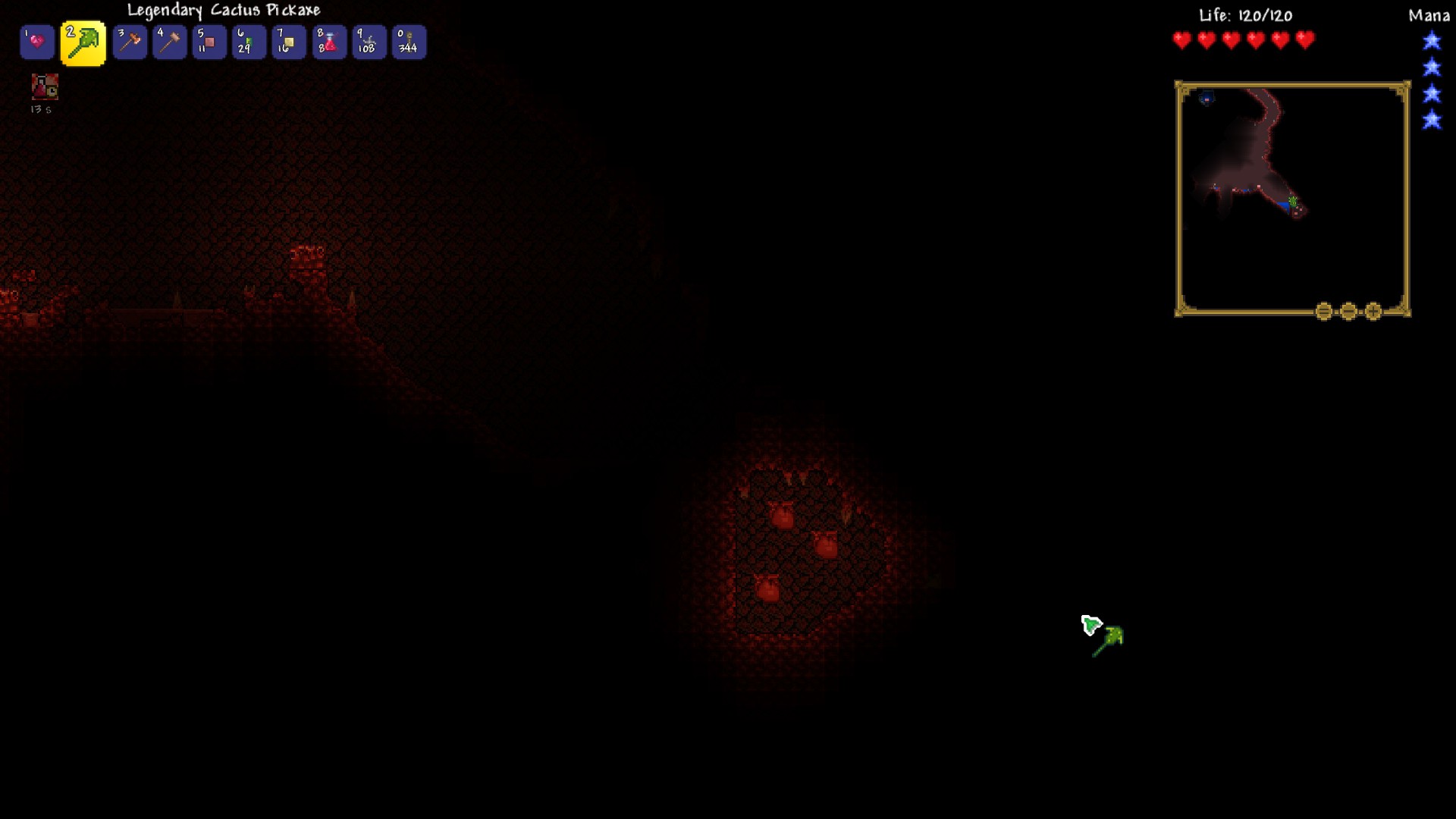The width and height of the screenshot is (1456, 819).
Task: Select the rope in hotbar slot 9
Action: [369, 42]
